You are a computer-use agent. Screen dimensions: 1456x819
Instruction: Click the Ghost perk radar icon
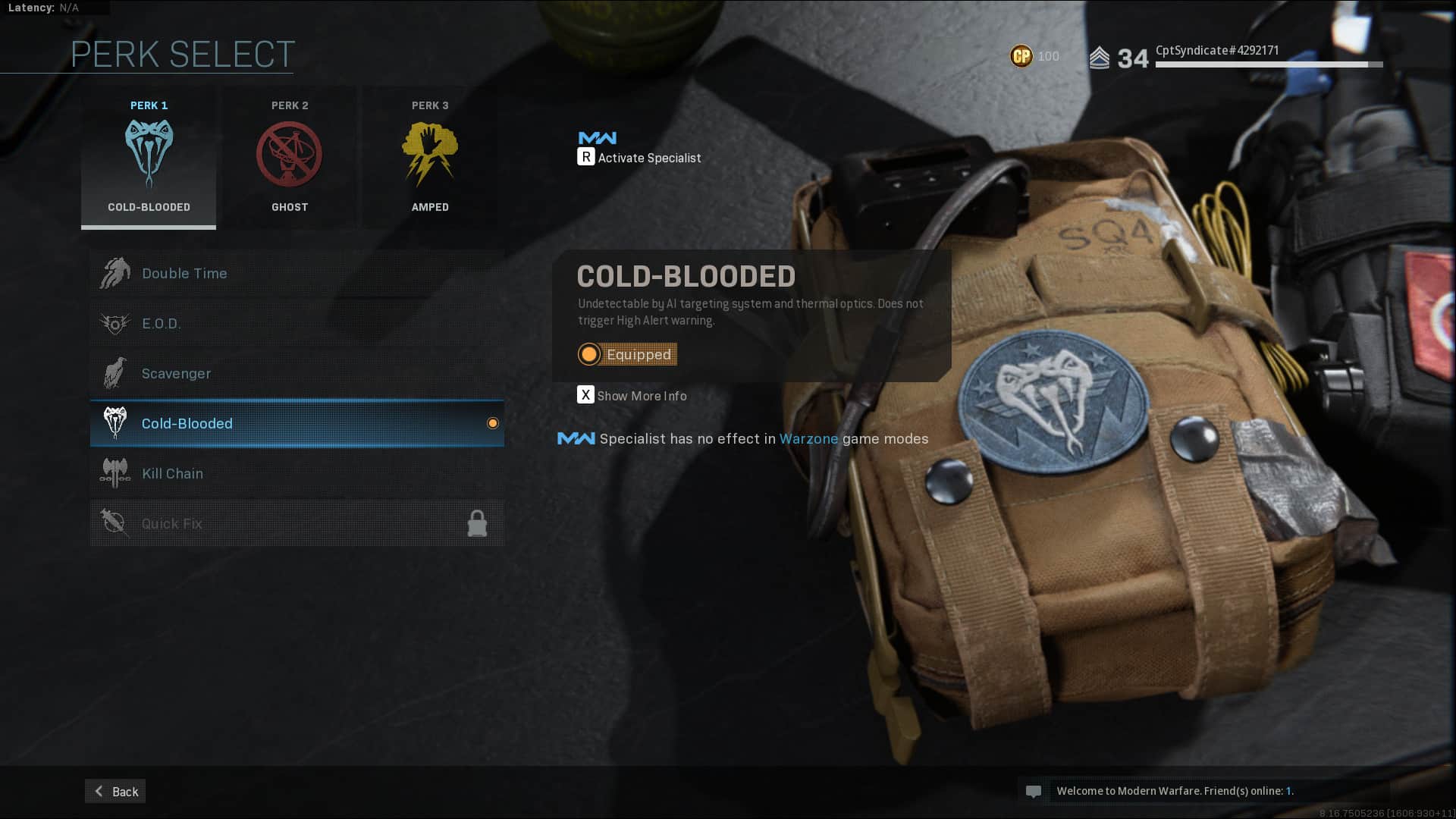tap(289, 153)
